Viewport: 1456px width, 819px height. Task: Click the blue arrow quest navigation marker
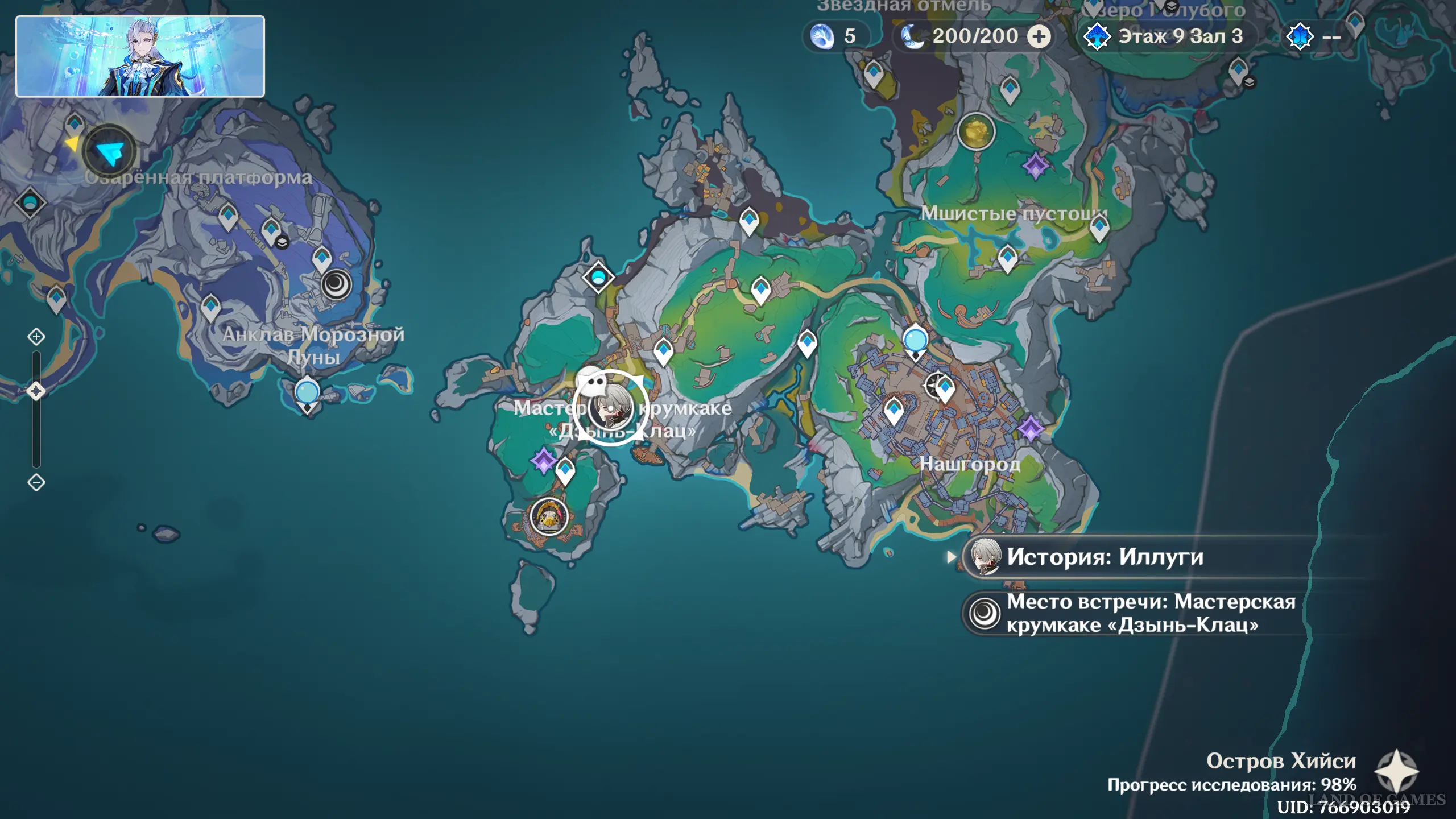point(109,152)
